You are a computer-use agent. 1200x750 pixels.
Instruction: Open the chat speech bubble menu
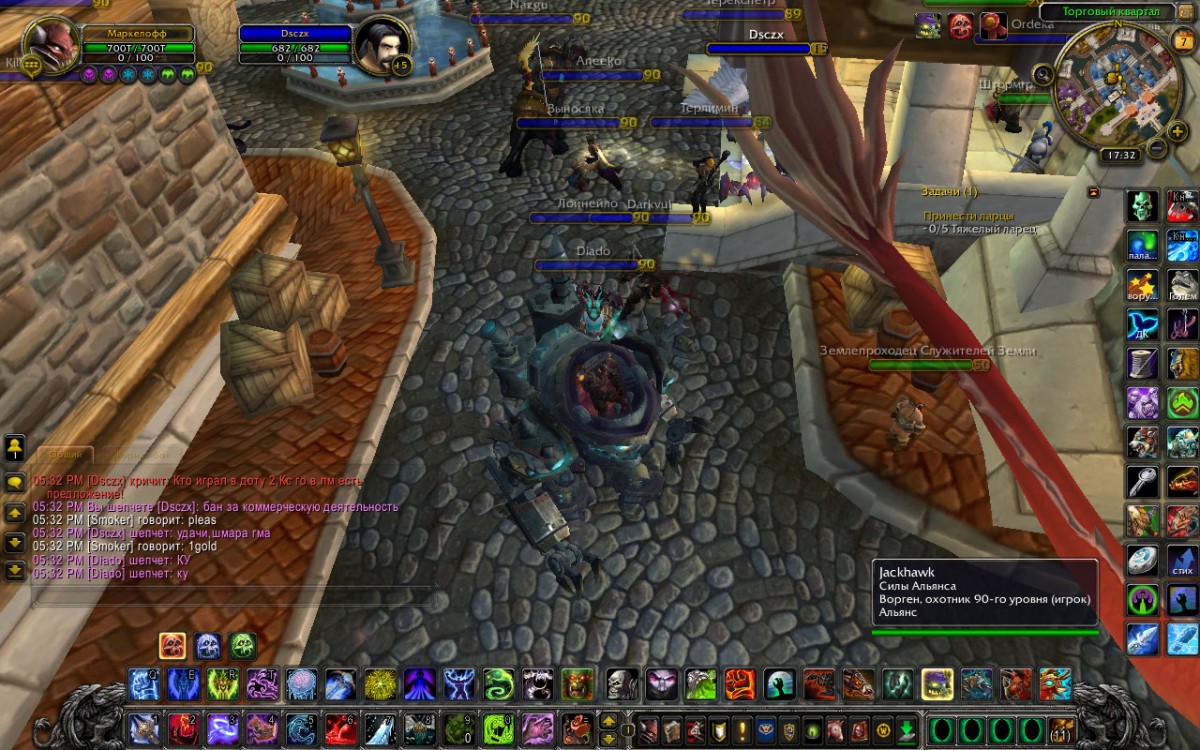click(15, 481)
